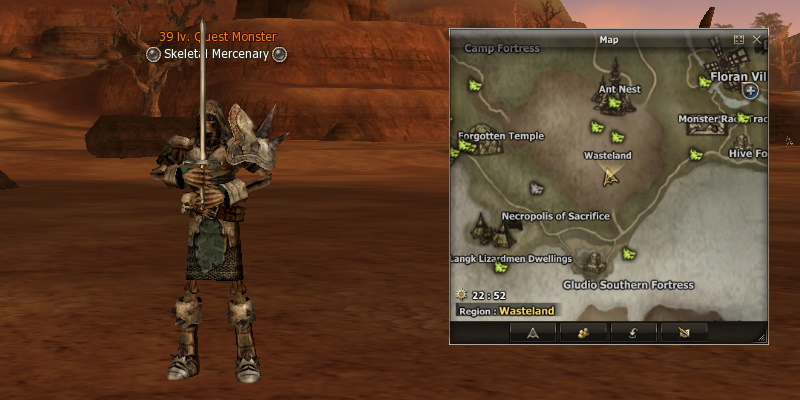Click the player arrow marker in Wasteland
The height and width of the screenshot is (400, 800).
tap(611, 177)
